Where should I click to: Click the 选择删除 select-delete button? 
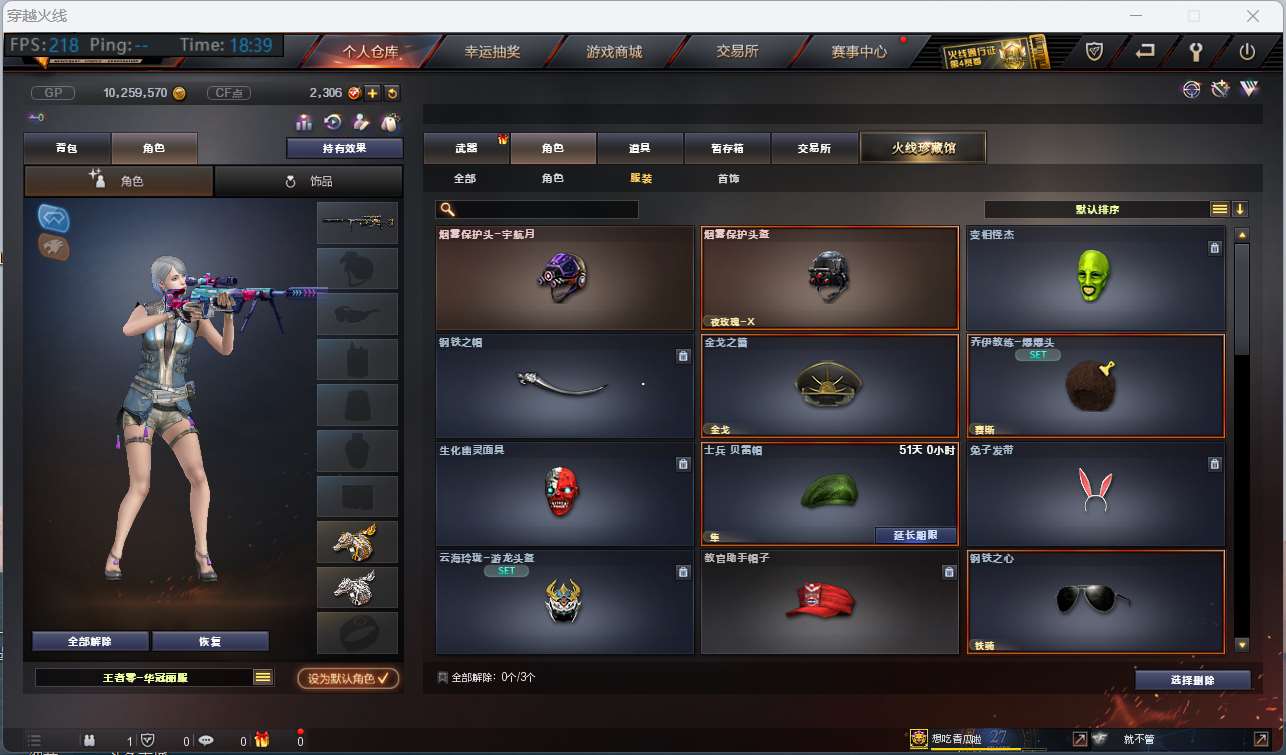click(1192, 680)
